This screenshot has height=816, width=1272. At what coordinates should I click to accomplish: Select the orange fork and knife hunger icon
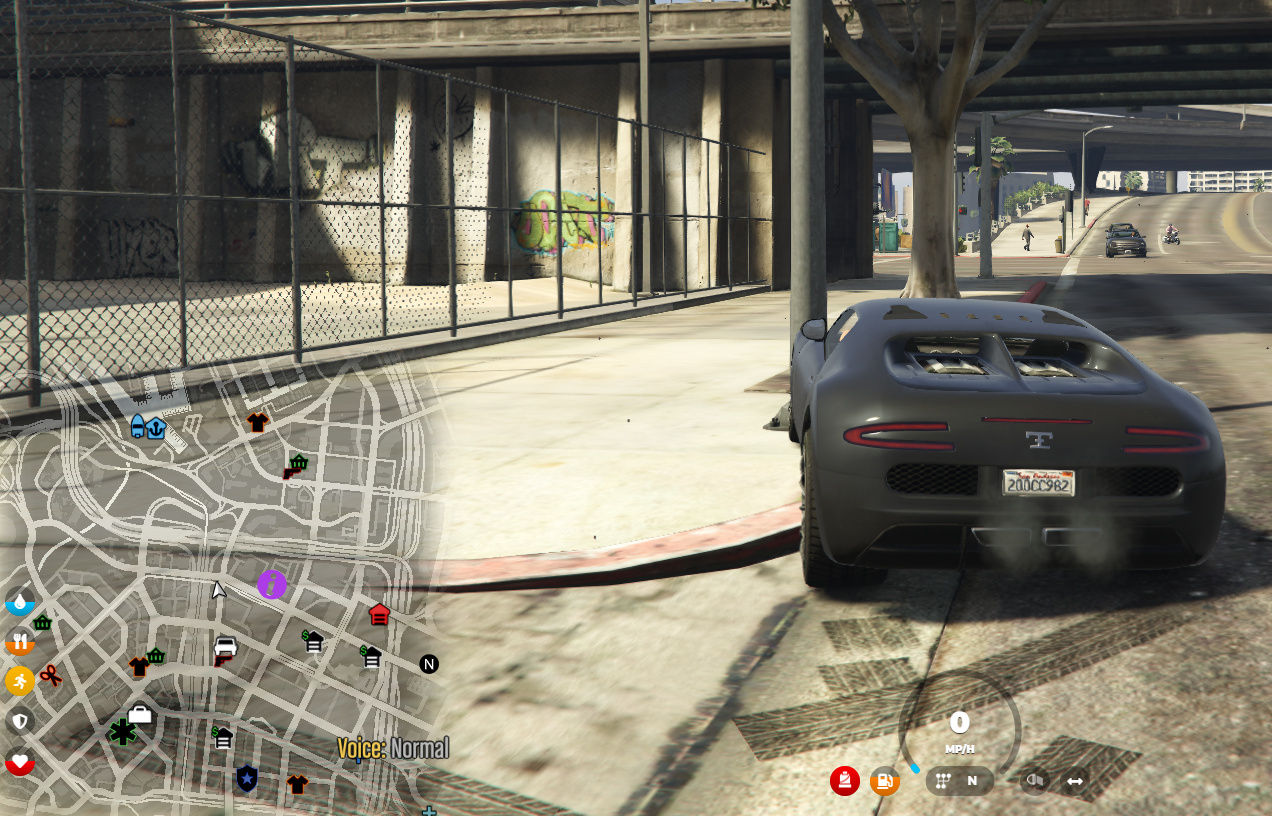pos(20,641)
